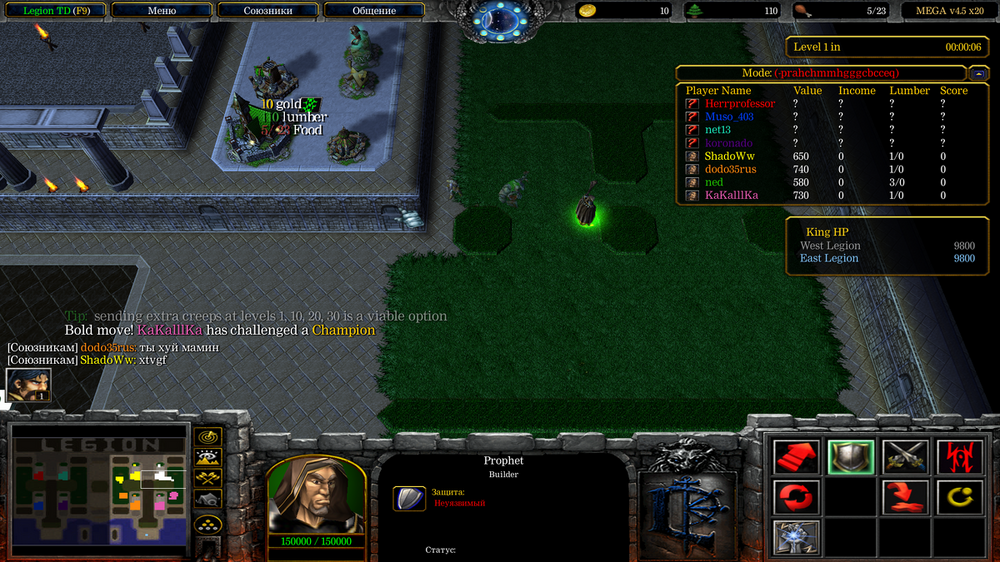Activate the glowing statue ability icon
Viewport: 1000px width, 562px height.
tap(797, 536)
